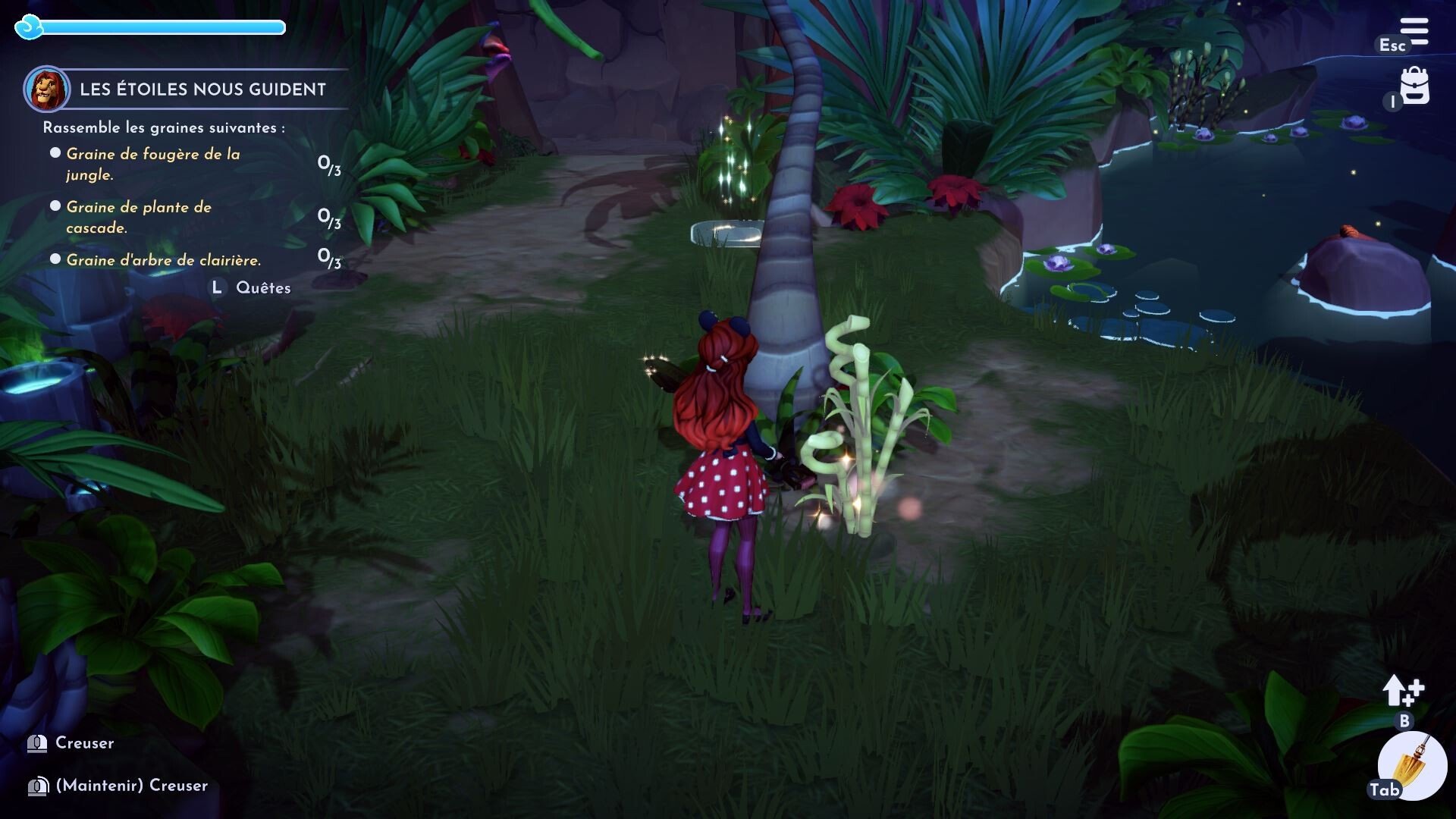Select the Graine d'arbre de clairière objective
This screenshot has height=819, width=1456.
tap(164, 260)
